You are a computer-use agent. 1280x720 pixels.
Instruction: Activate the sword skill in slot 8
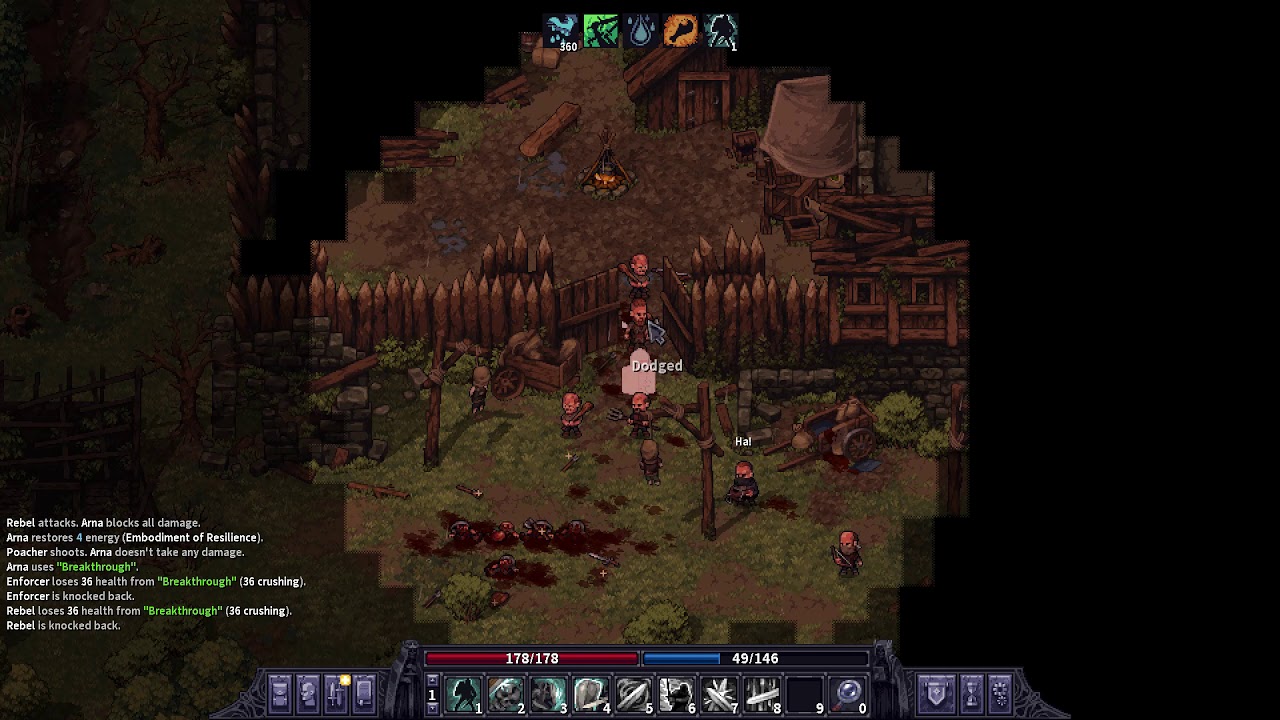pos(762,693)
